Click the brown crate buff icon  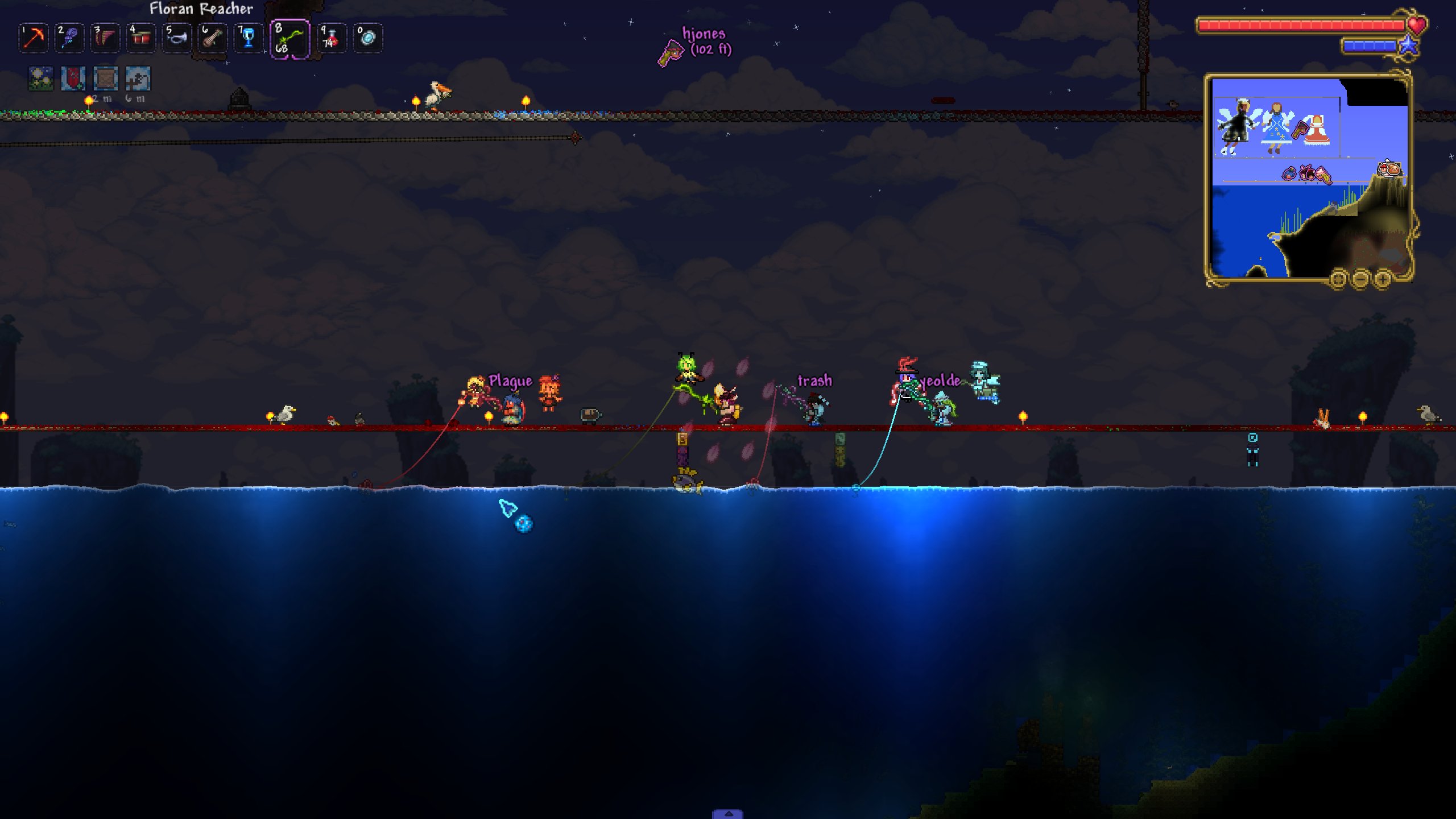[x=105, y=78]
